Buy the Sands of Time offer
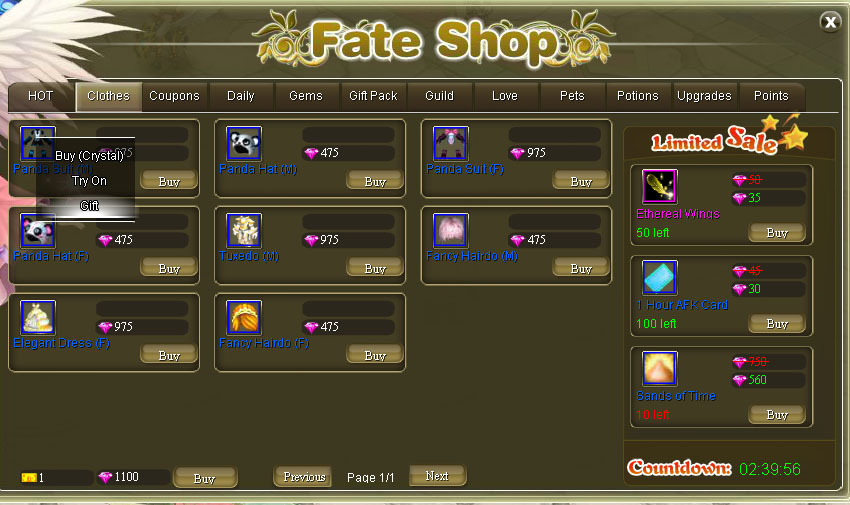 pyautogui.click(x=777, y=414)
